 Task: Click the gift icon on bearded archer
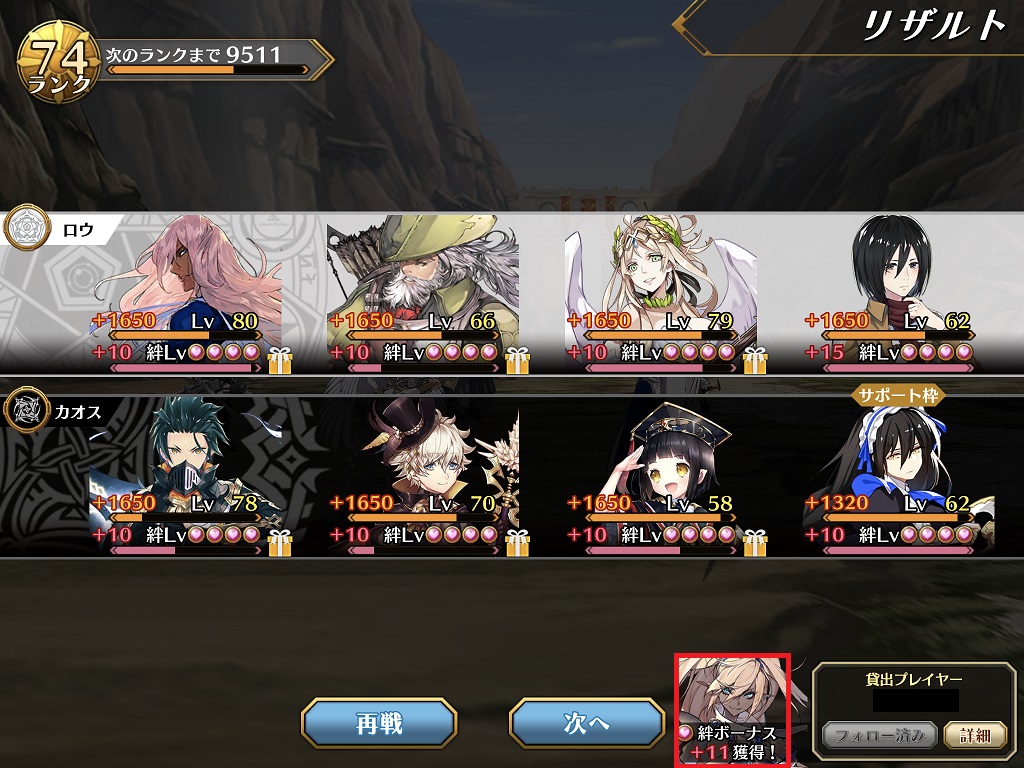tap(517, 357)
